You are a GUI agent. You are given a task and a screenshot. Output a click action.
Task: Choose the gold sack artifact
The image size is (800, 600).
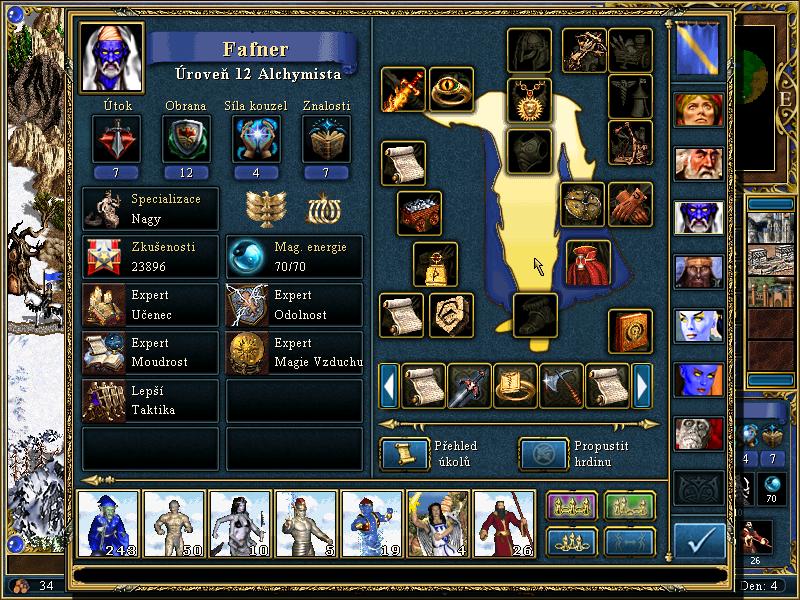435,264
